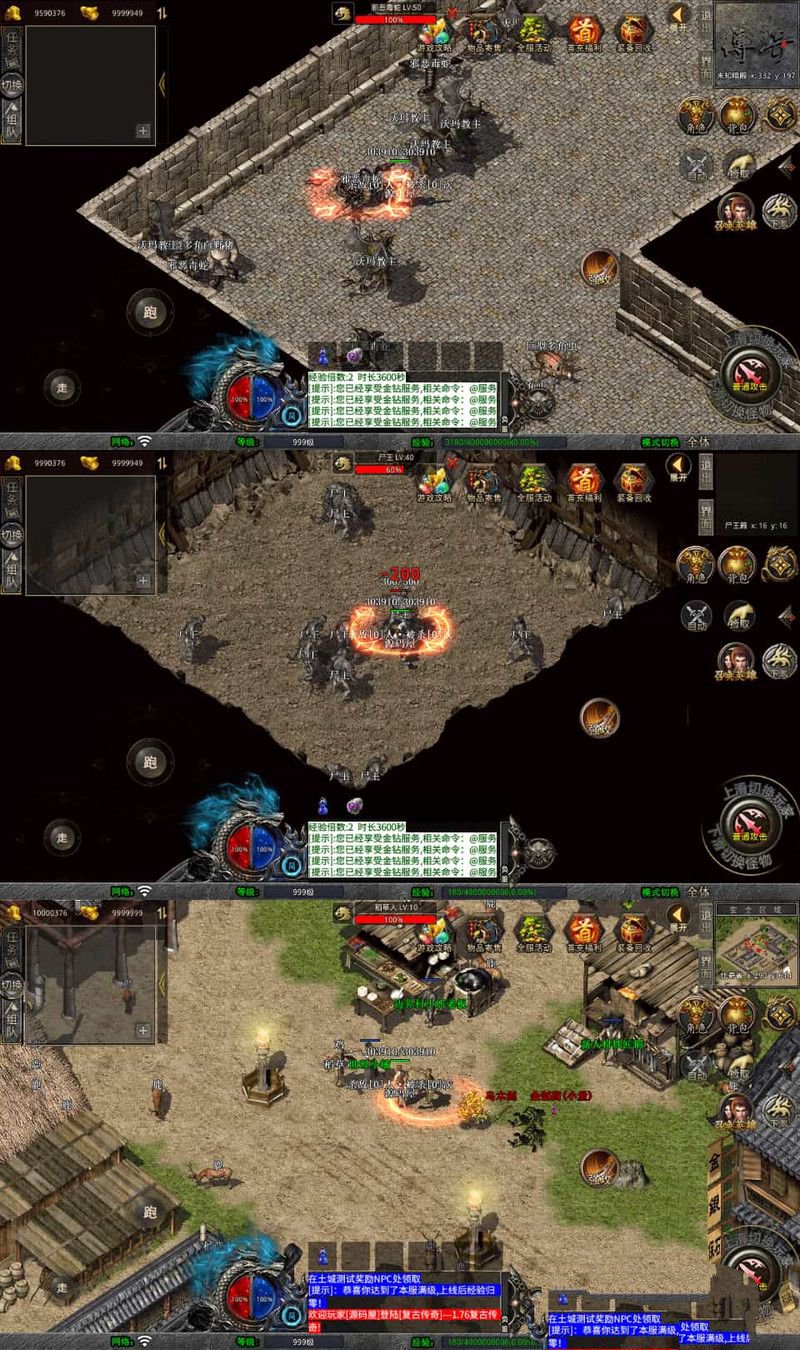Click the 展开 expand arrow in middle screenshot
Viewport: 800px width, 1350px height.
[x=679, y=467]
